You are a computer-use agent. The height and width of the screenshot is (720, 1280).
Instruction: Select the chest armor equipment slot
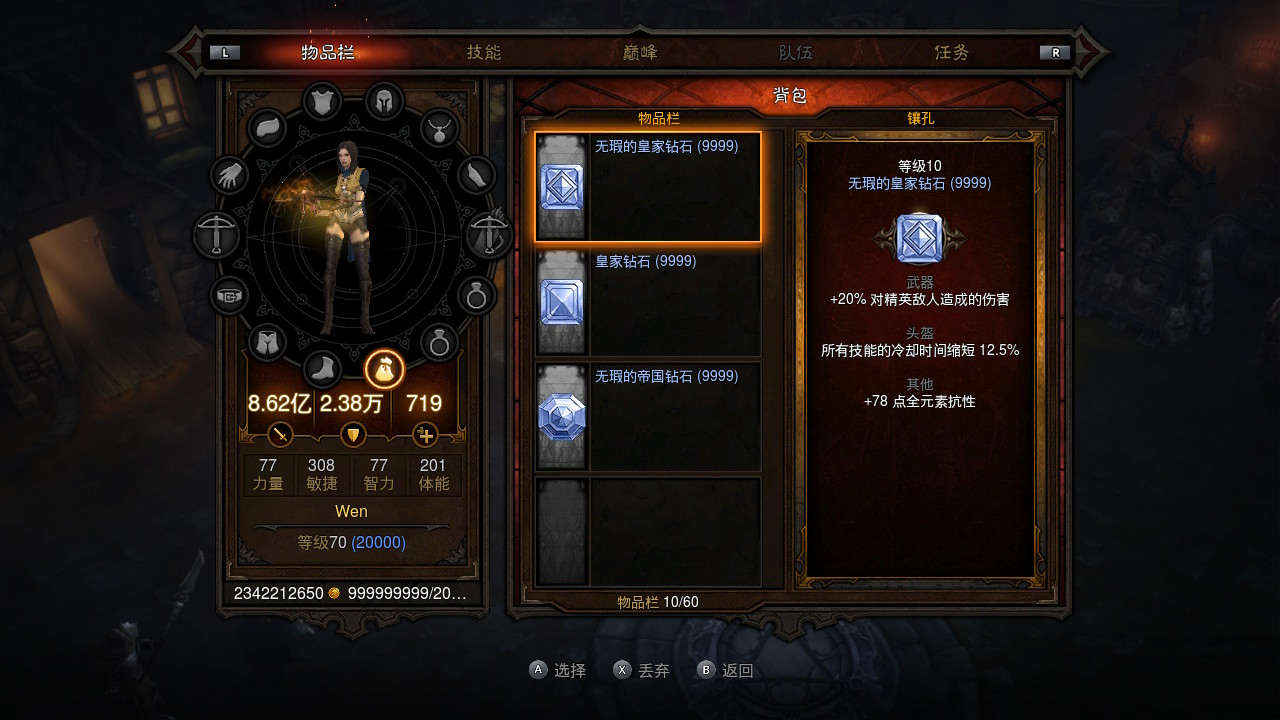(322, 101)
